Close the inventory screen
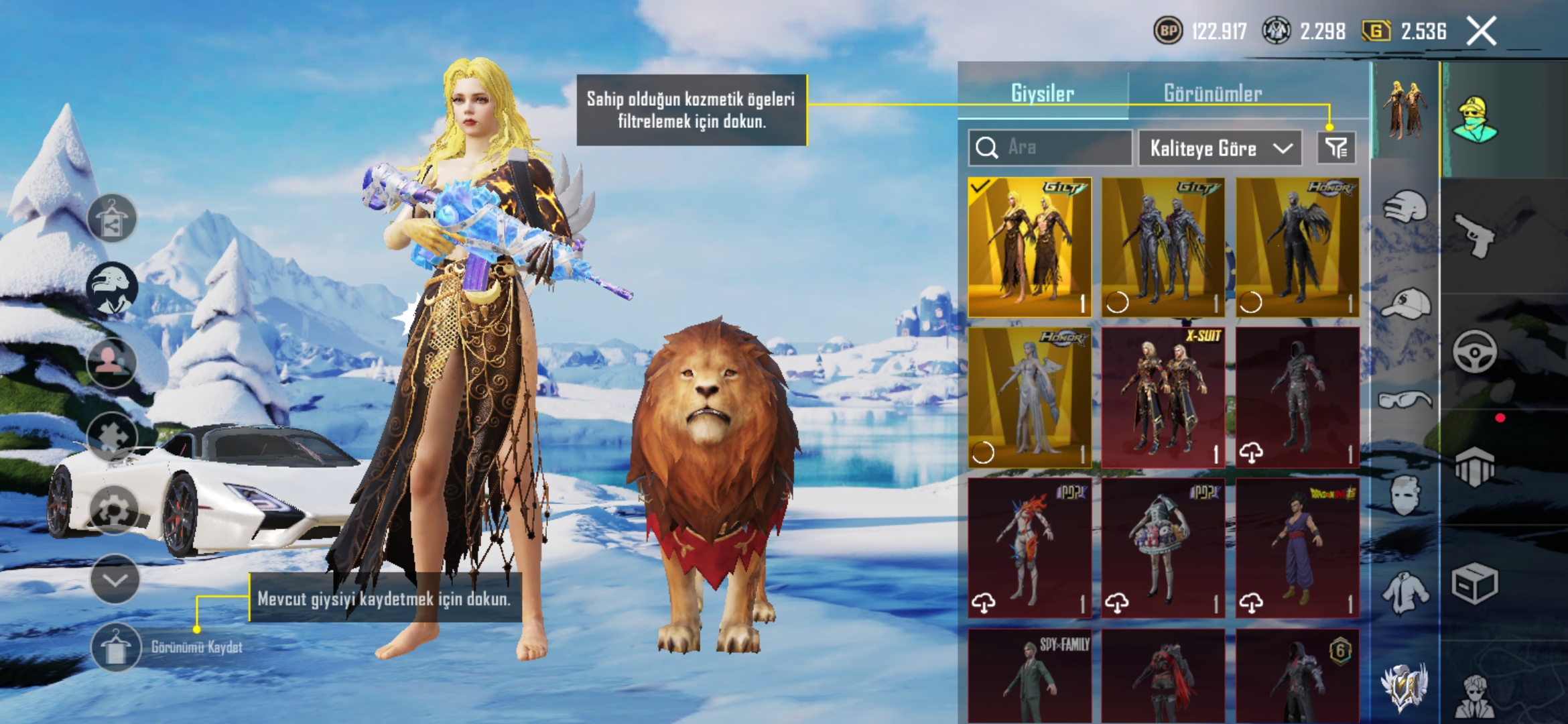The width and height of the screenshot is (1568, 724). [1481, 31]
